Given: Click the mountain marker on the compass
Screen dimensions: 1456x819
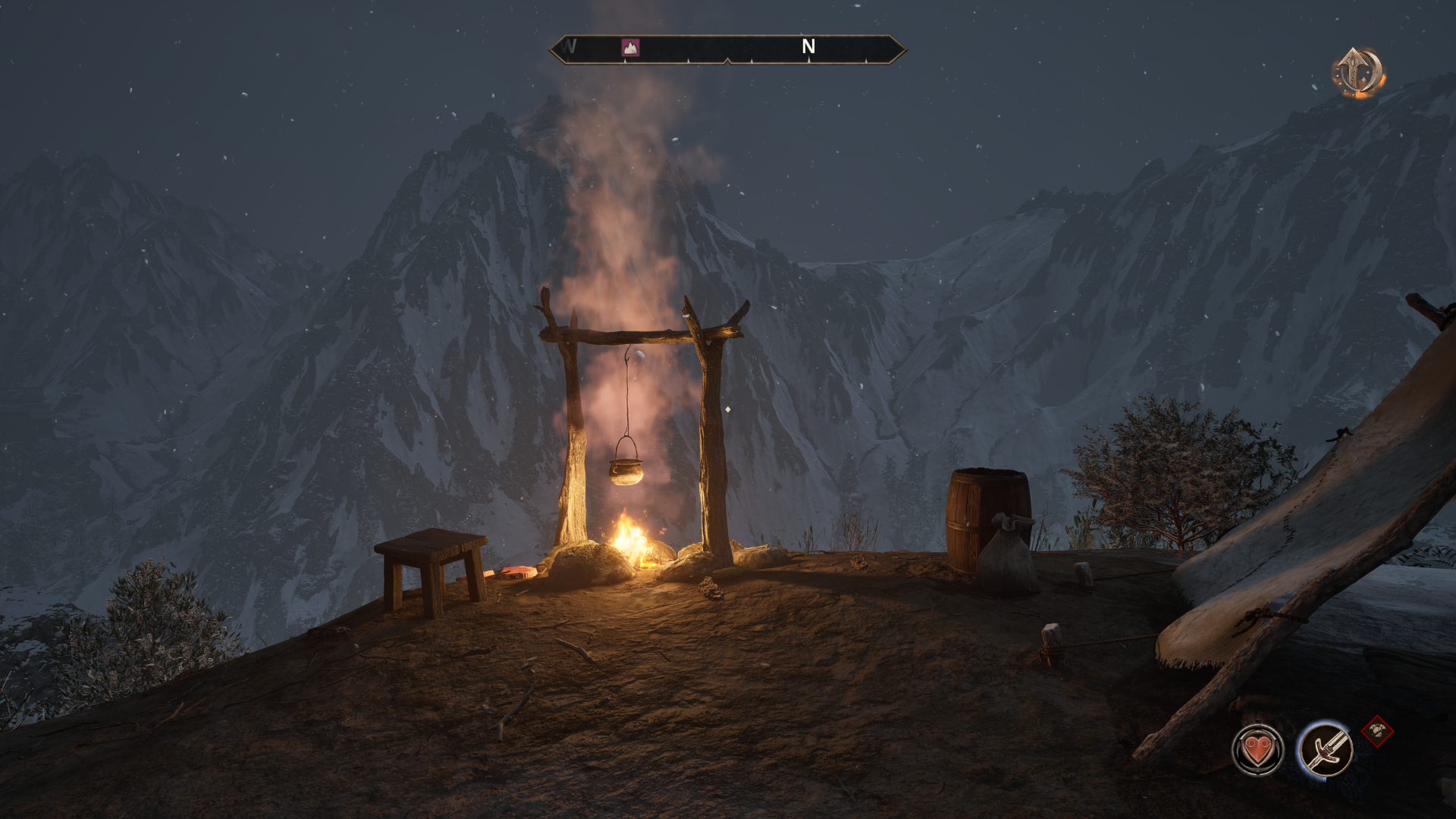Looking at the screenshot, I should coord(630,48).
